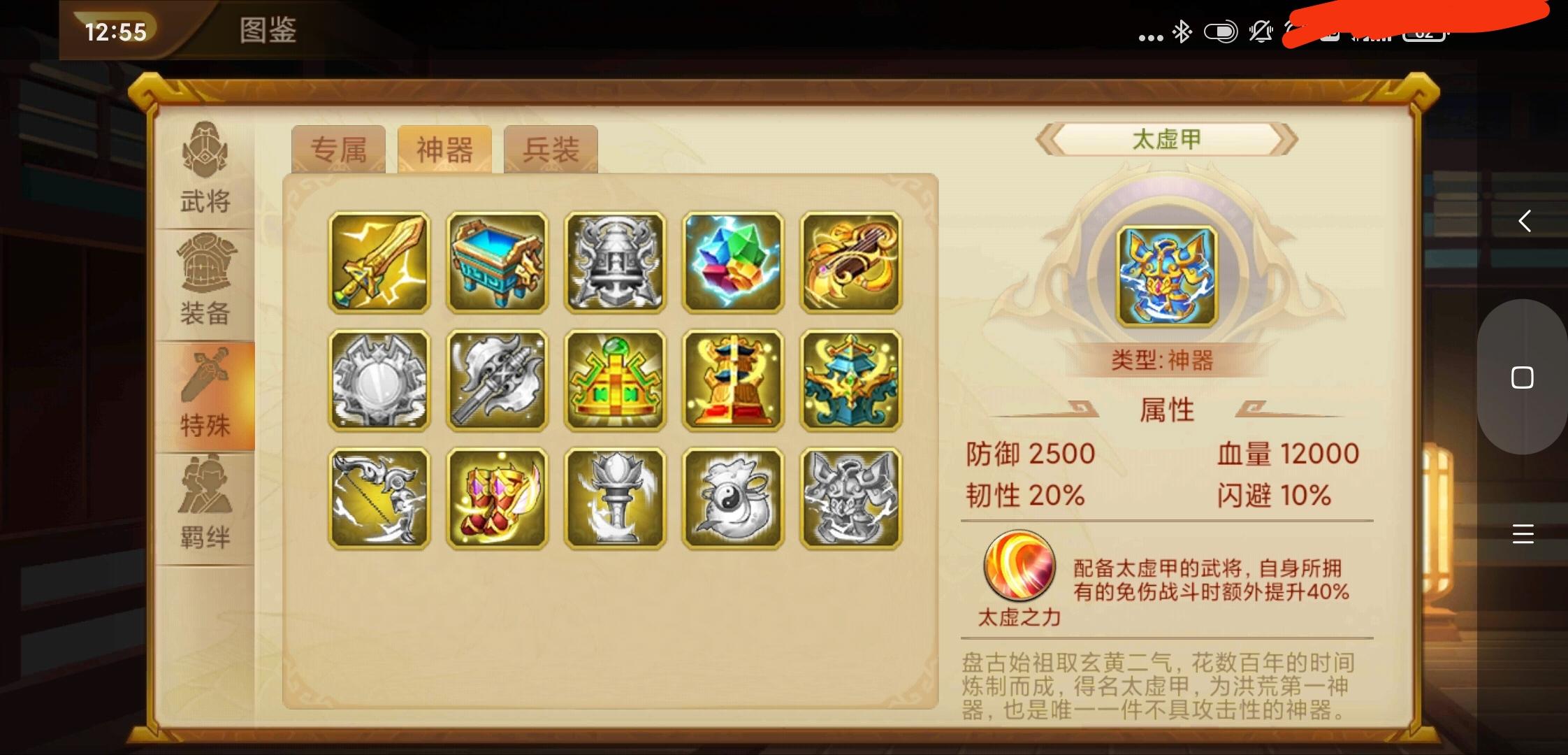View the silver tripod artifact
Screen dimensions: 1568x755
615,262
